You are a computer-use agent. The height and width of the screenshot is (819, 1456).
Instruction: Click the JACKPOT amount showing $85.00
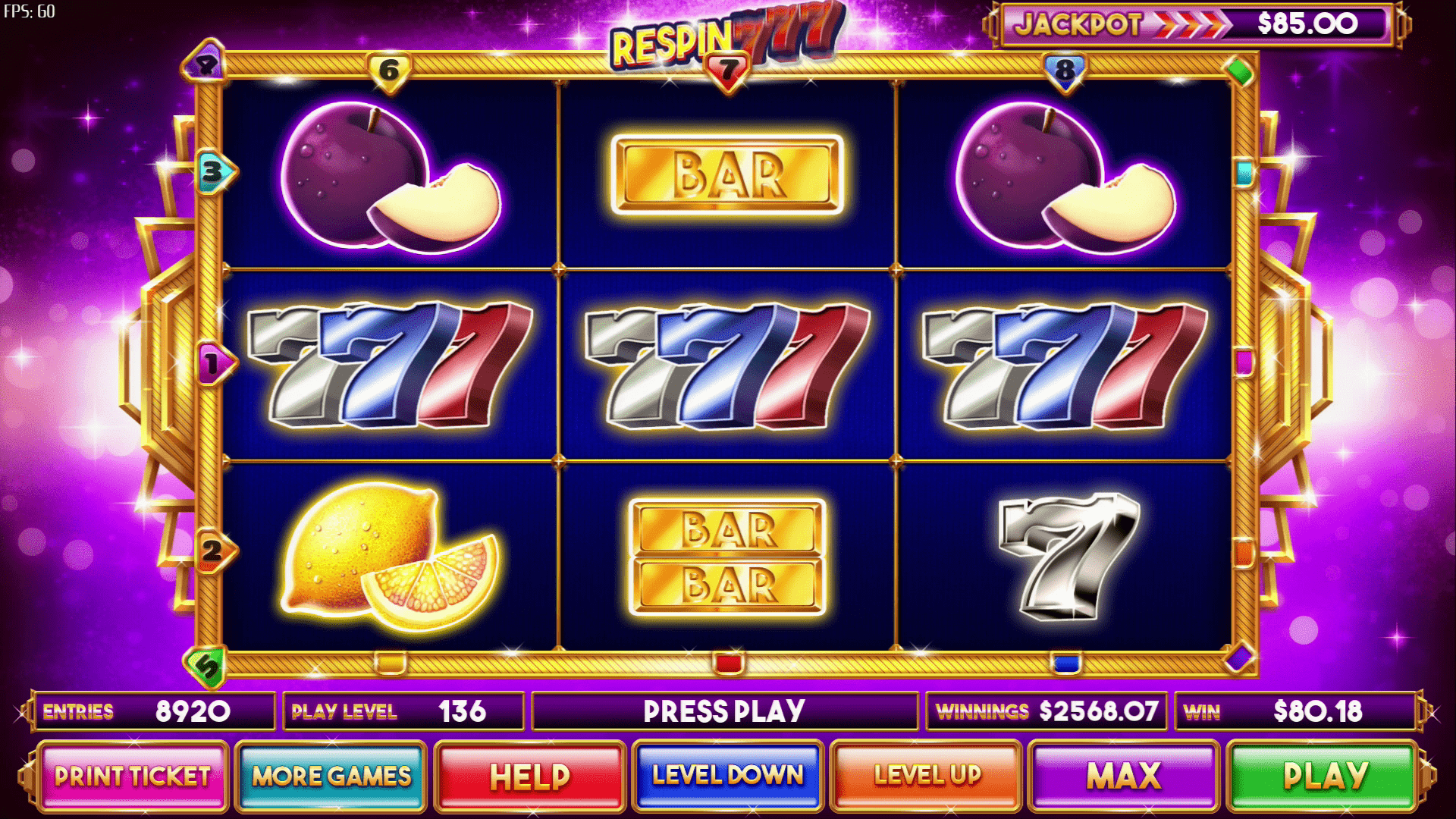click(x=1308, y=24)
